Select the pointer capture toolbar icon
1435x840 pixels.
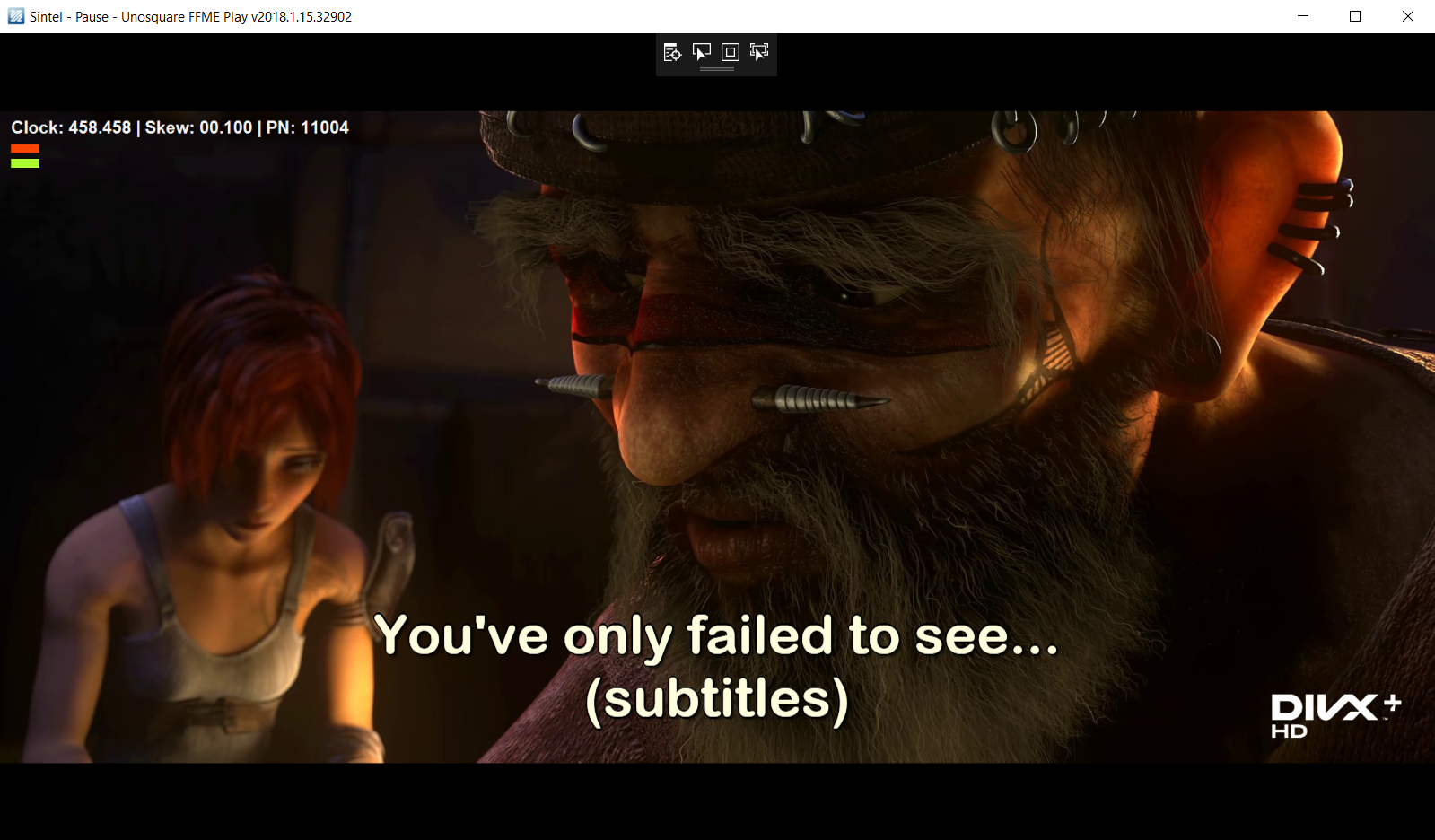(703, 52)
